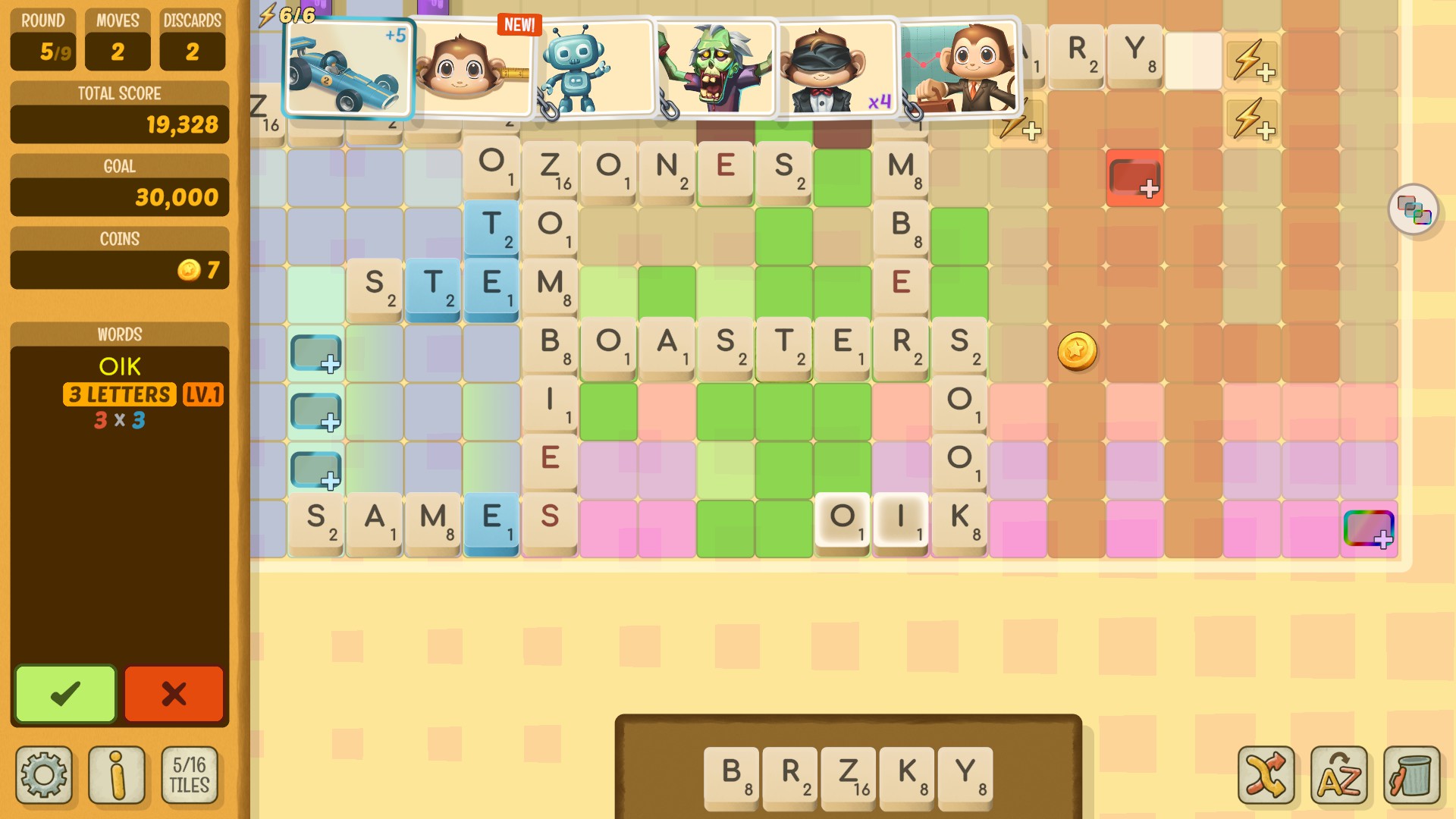Open the info panel
The width and height of the screenshot is (1456, 819).
pos(118,774)
